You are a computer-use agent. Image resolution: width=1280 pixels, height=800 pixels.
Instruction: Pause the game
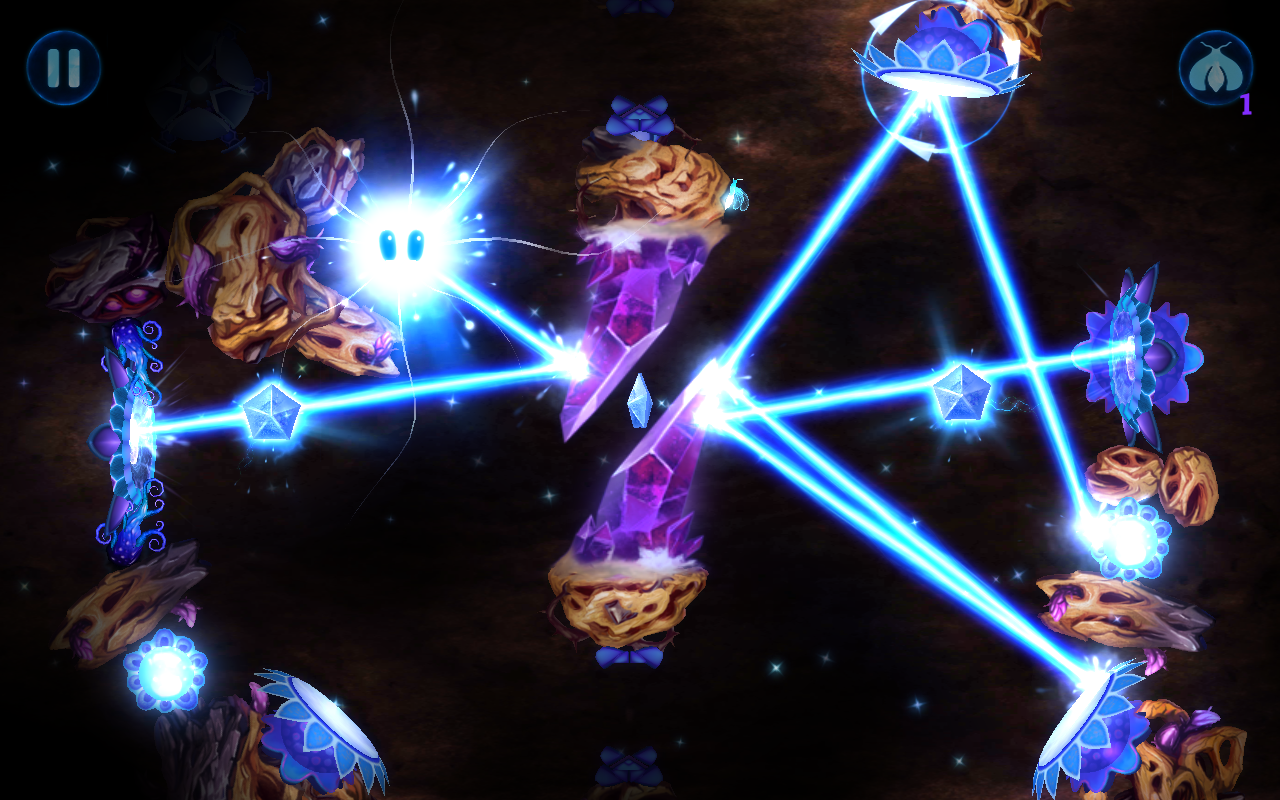pyautogui.click(x=63, y=68)
